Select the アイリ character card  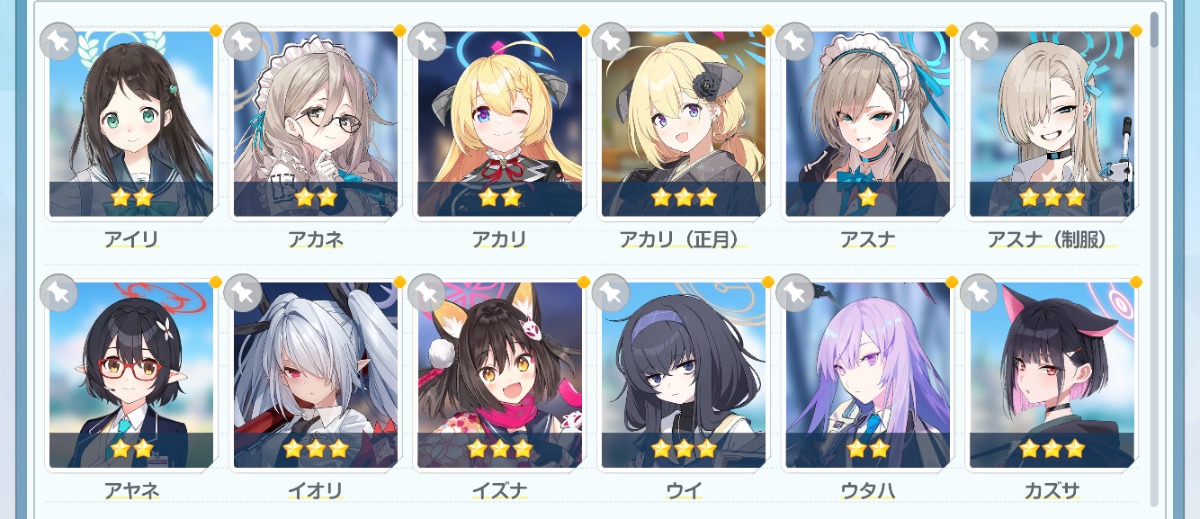point(131,125)
